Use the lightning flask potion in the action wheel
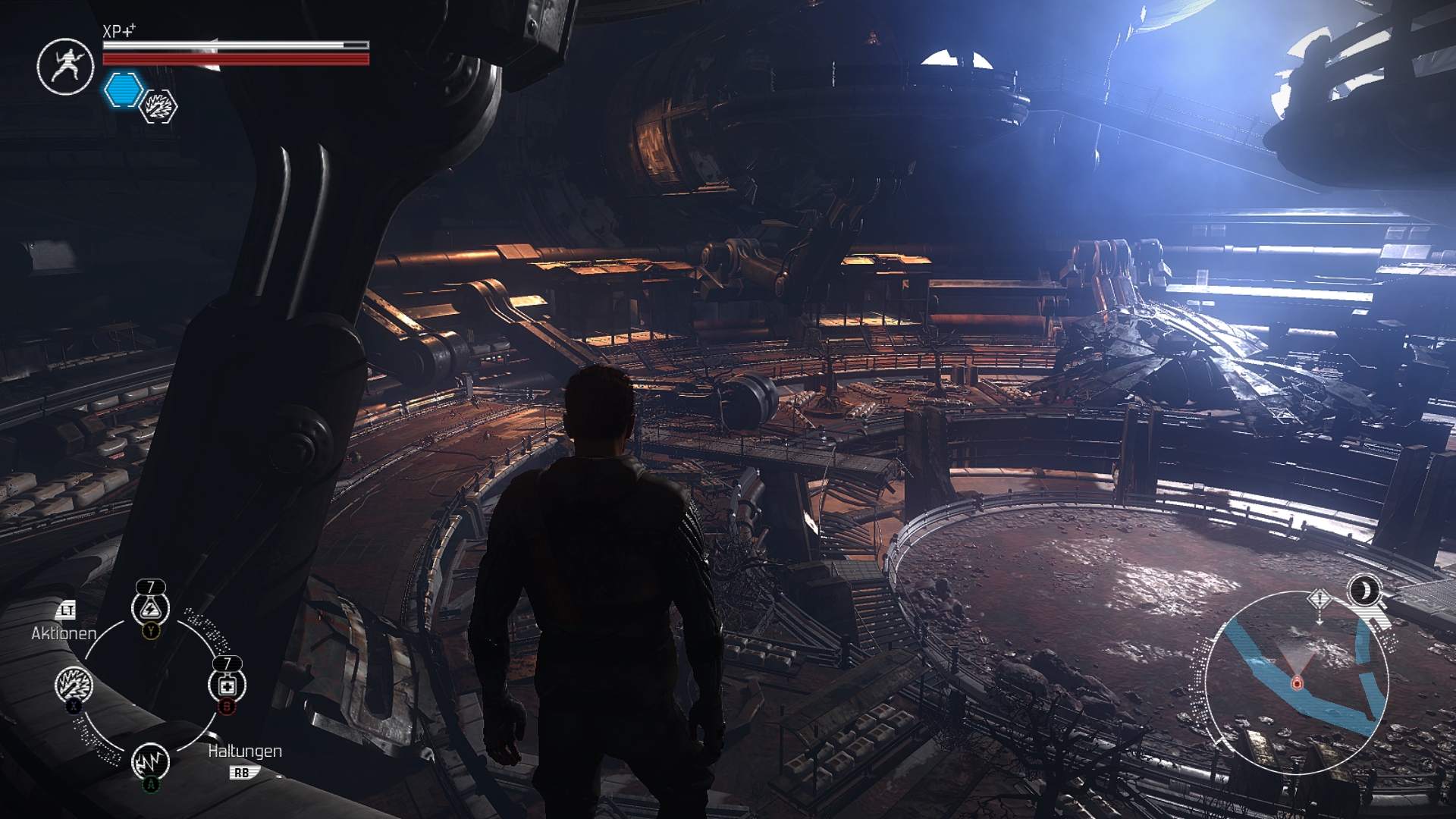This screenshot has width=1456, height=819. 150,608
